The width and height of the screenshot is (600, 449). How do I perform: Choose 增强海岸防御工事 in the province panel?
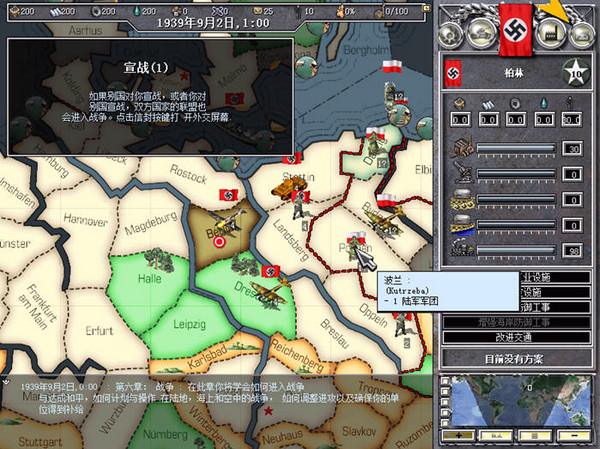click(516, 322)
